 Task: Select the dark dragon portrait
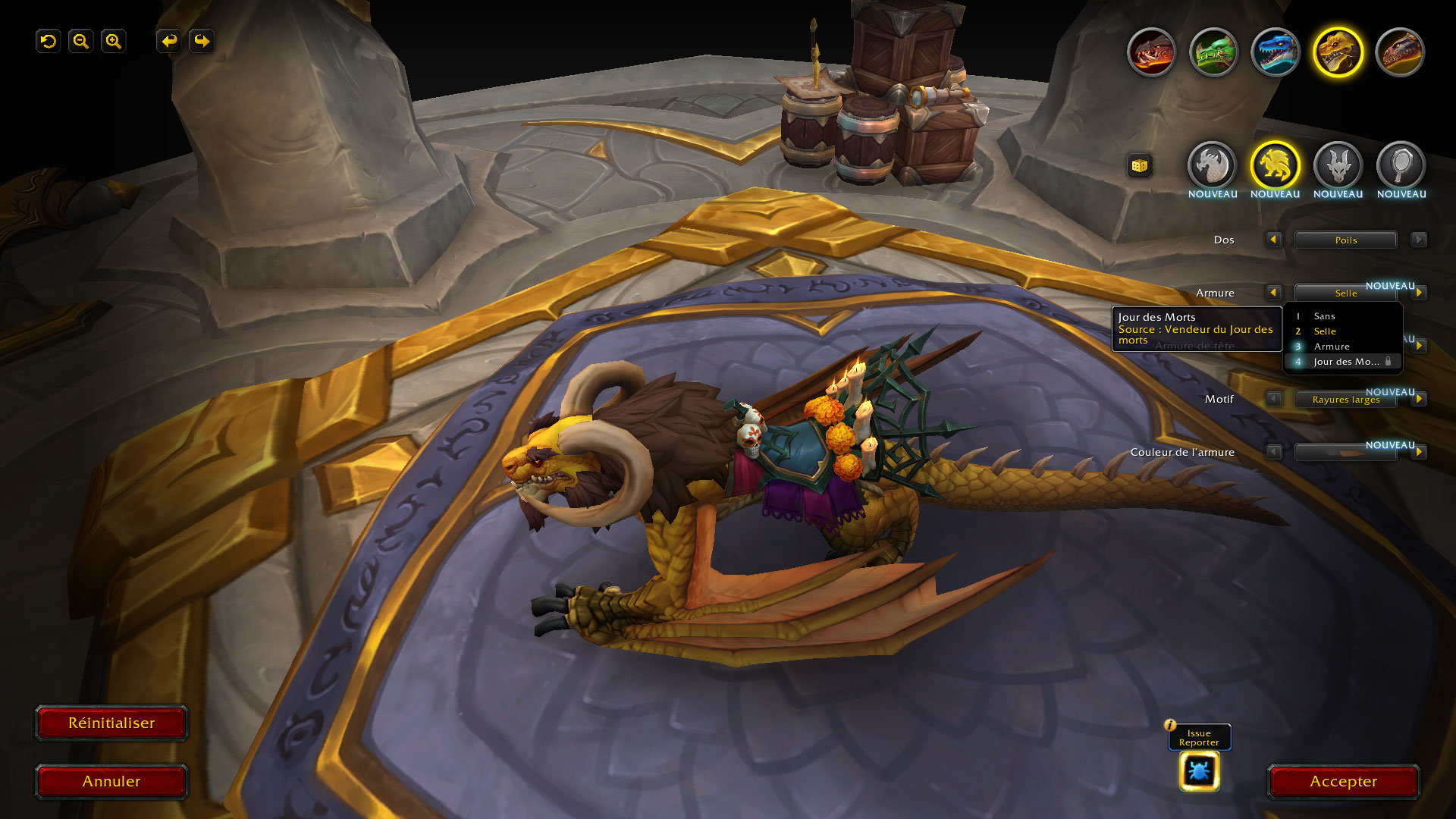coord(1400,52)
